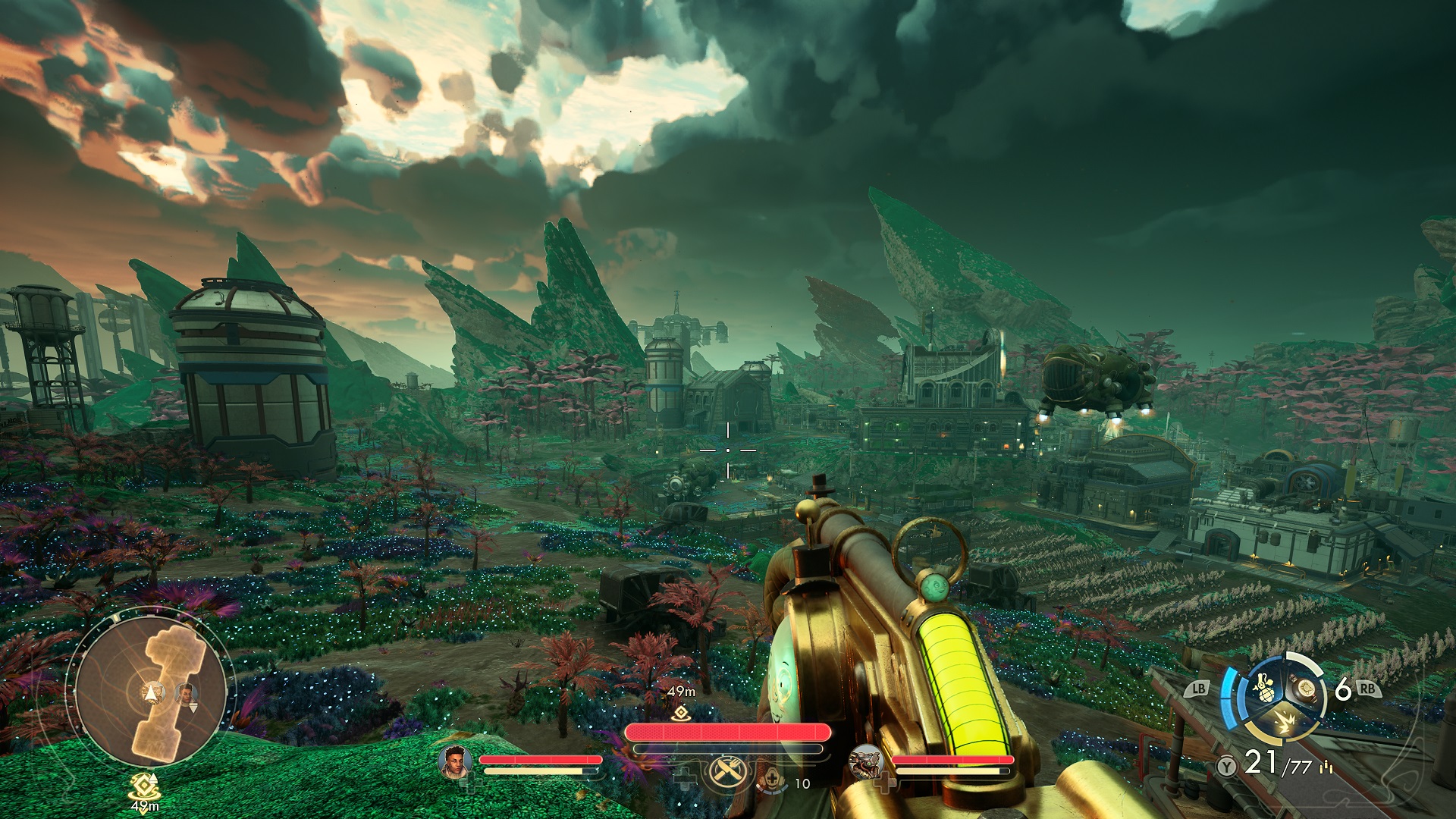Click the objective marker above the health bar

click(x=681, y=713)
